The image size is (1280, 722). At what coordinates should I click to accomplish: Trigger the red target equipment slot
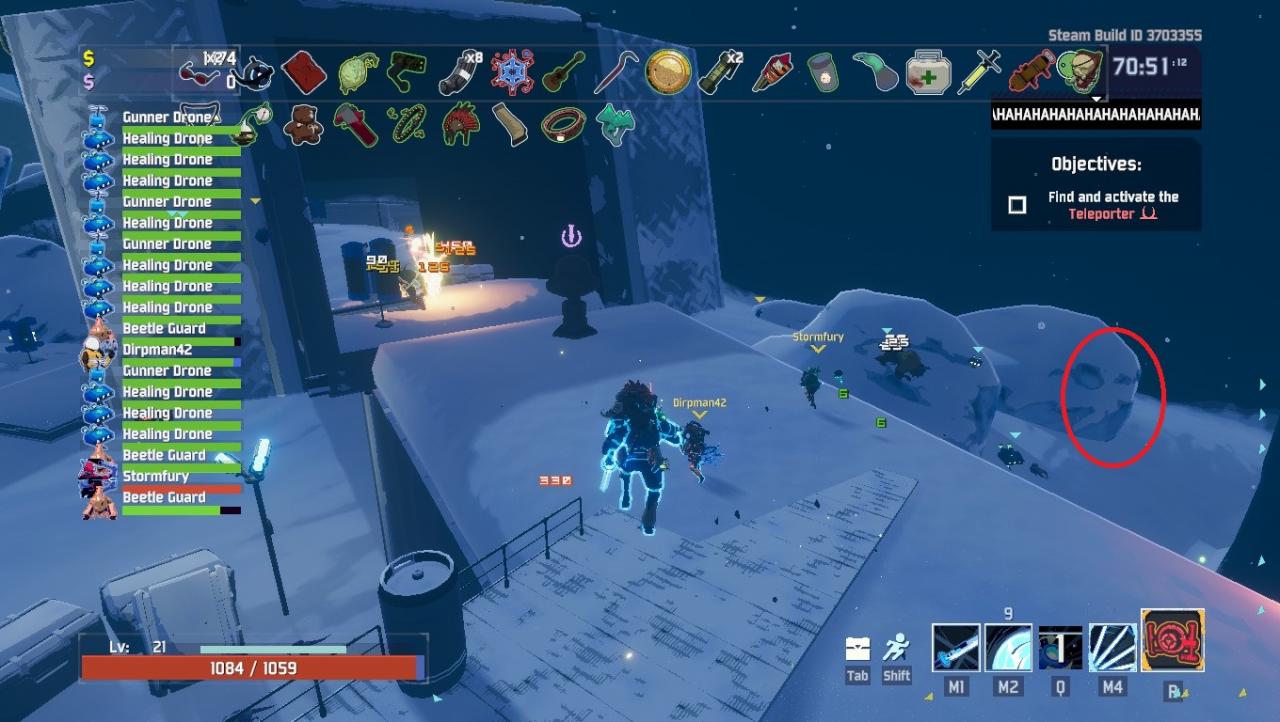click(1172, 641)
